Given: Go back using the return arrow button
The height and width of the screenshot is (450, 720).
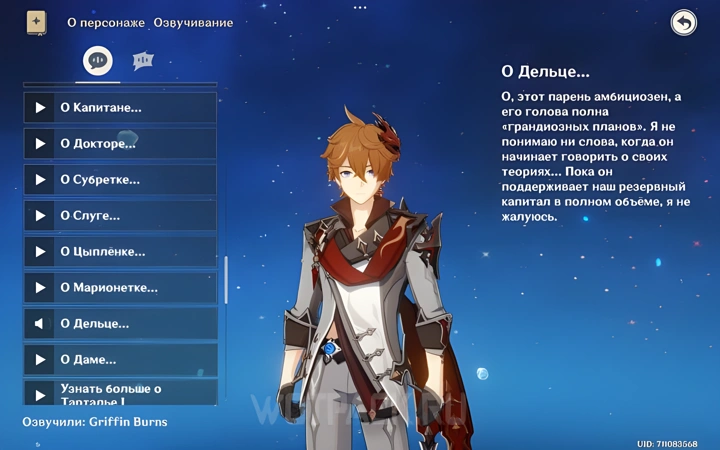Looking at the screenshot, I should click(x=683, y=23).
